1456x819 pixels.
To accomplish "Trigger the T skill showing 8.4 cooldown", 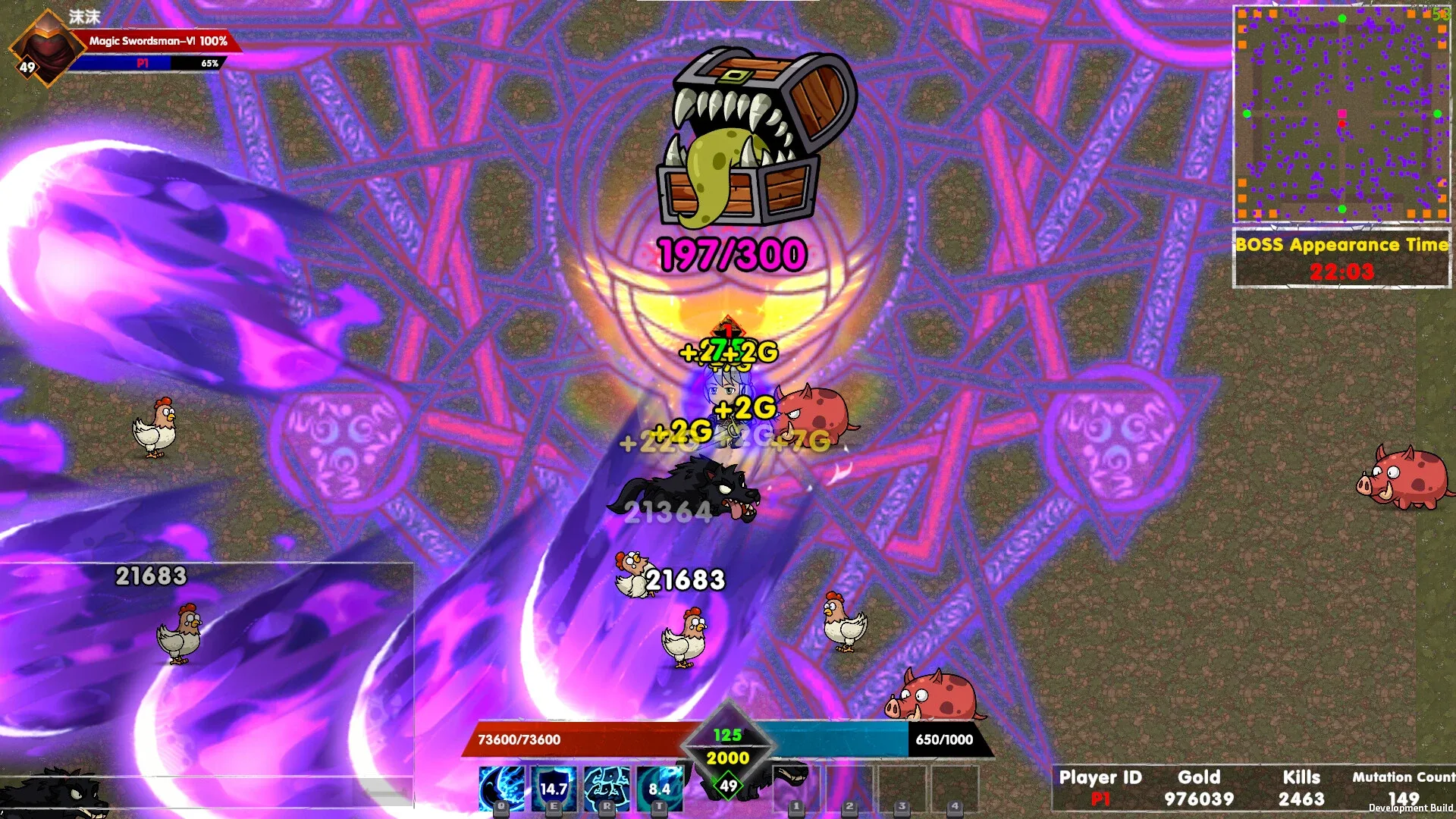I will pos(658,788).
